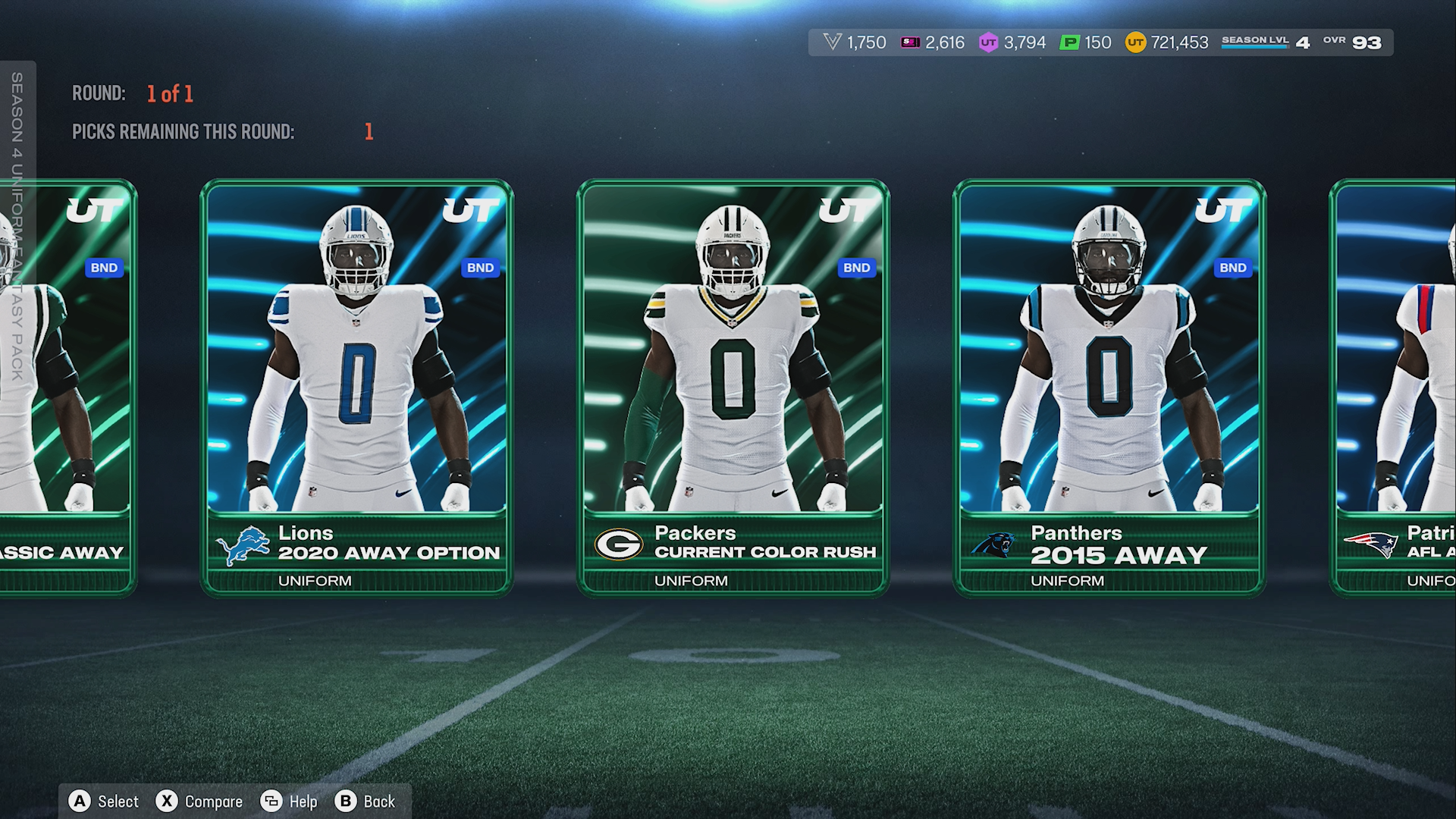The image size is (1456, 819).
Task: Open the Compare option
Action: tap(199, 802)
